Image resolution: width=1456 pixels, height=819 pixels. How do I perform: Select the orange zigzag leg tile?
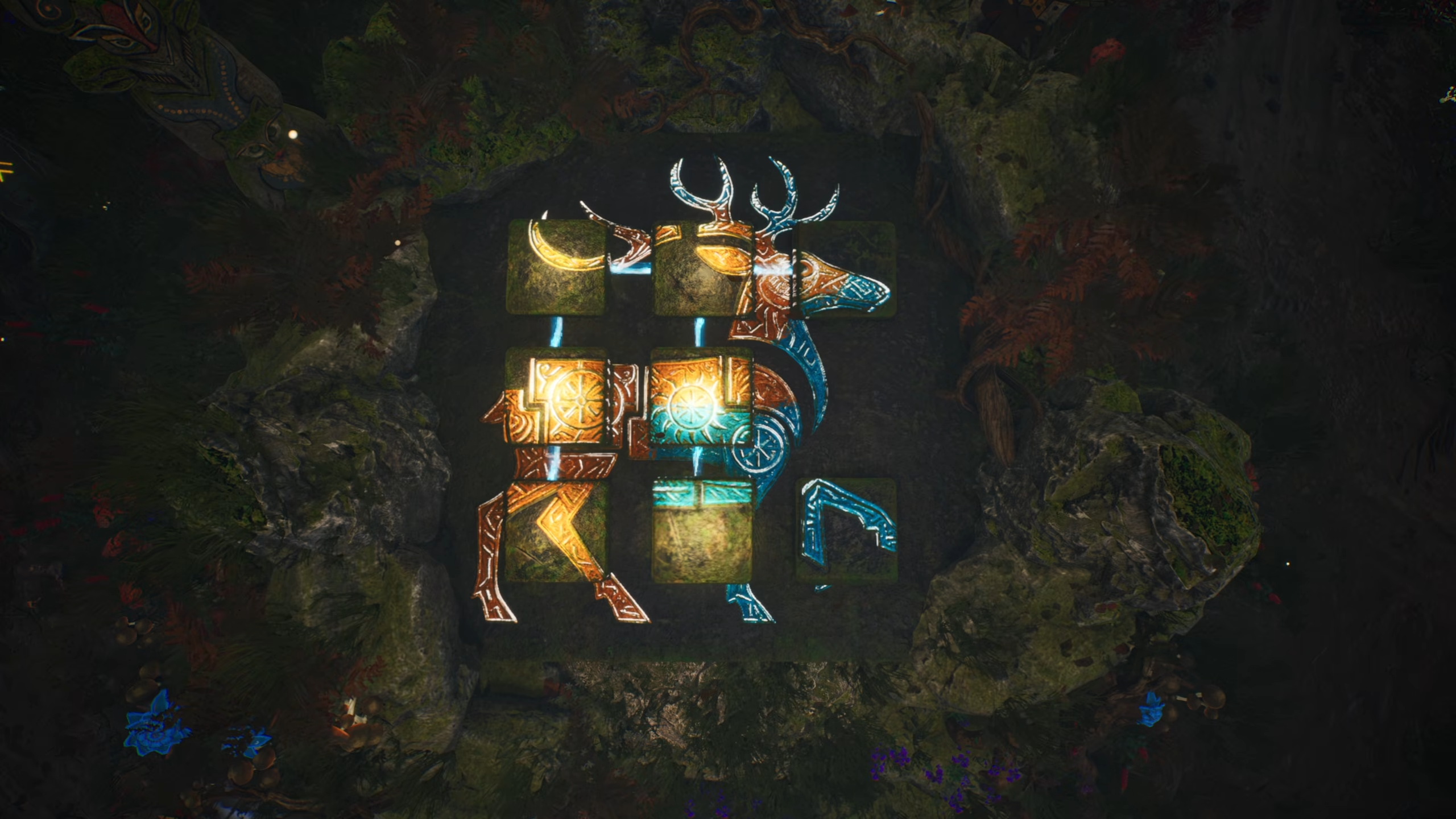[555, 530]
